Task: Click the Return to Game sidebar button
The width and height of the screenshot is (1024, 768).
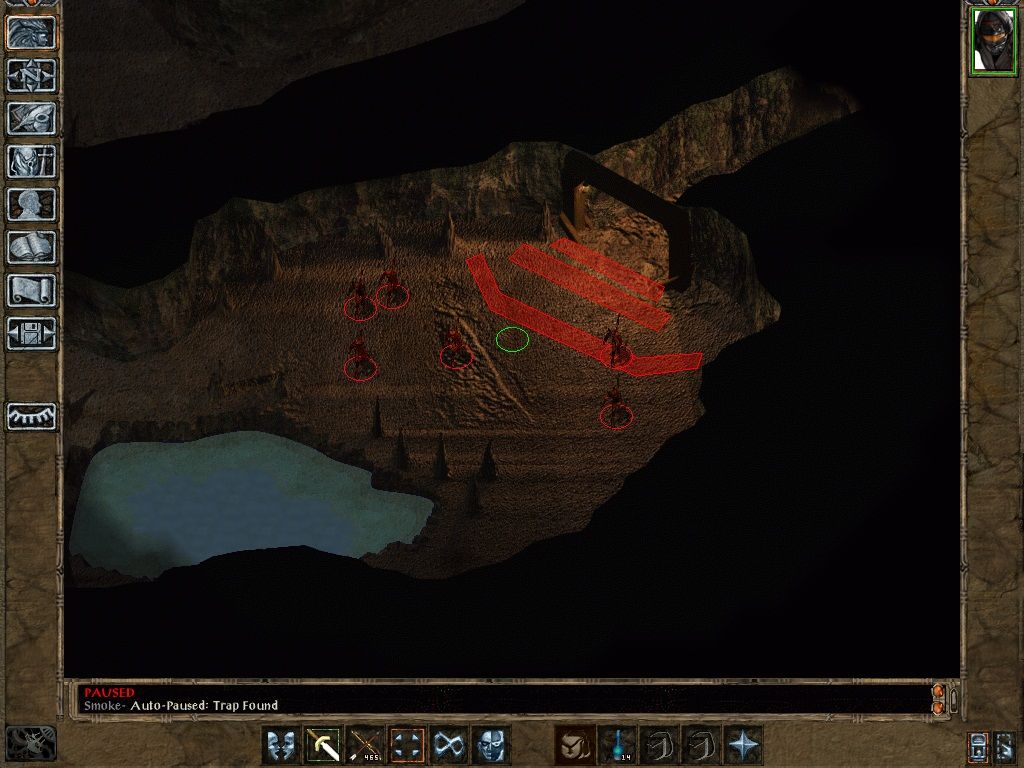Action: [31, 32]
